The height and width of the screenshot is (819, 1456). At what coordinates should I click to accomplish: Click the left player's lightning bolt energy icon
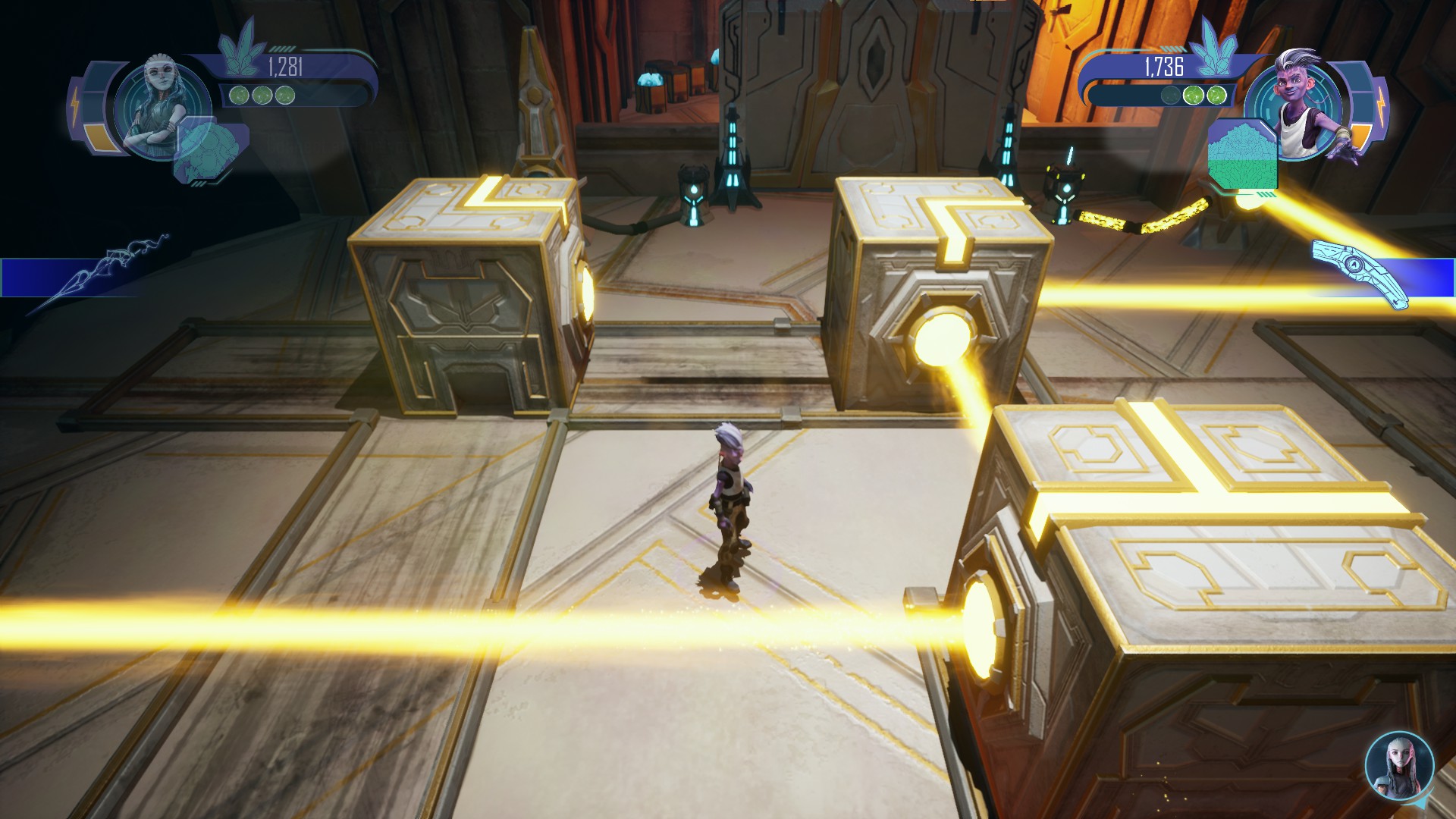(76, 102)
